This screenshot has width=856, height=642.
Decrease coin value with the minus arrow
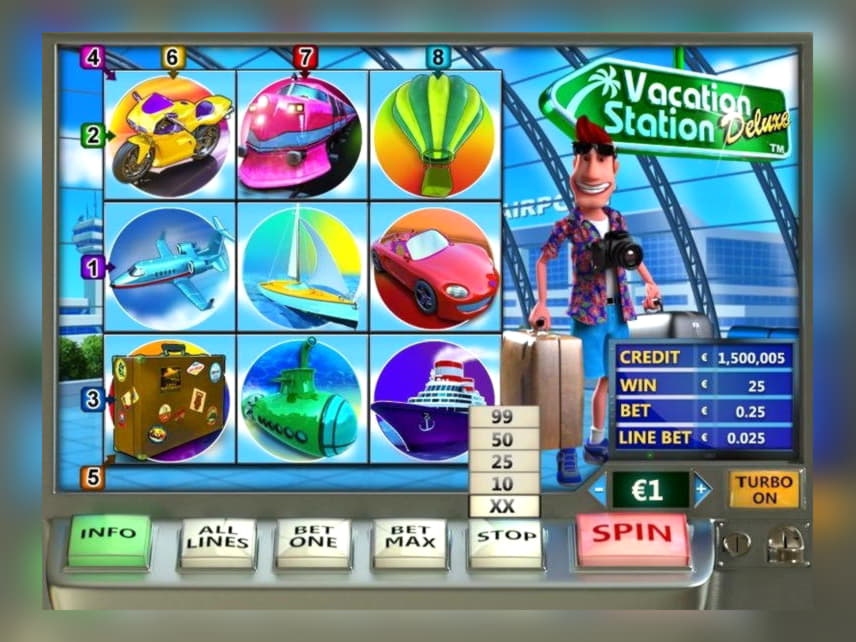[598, 490]
